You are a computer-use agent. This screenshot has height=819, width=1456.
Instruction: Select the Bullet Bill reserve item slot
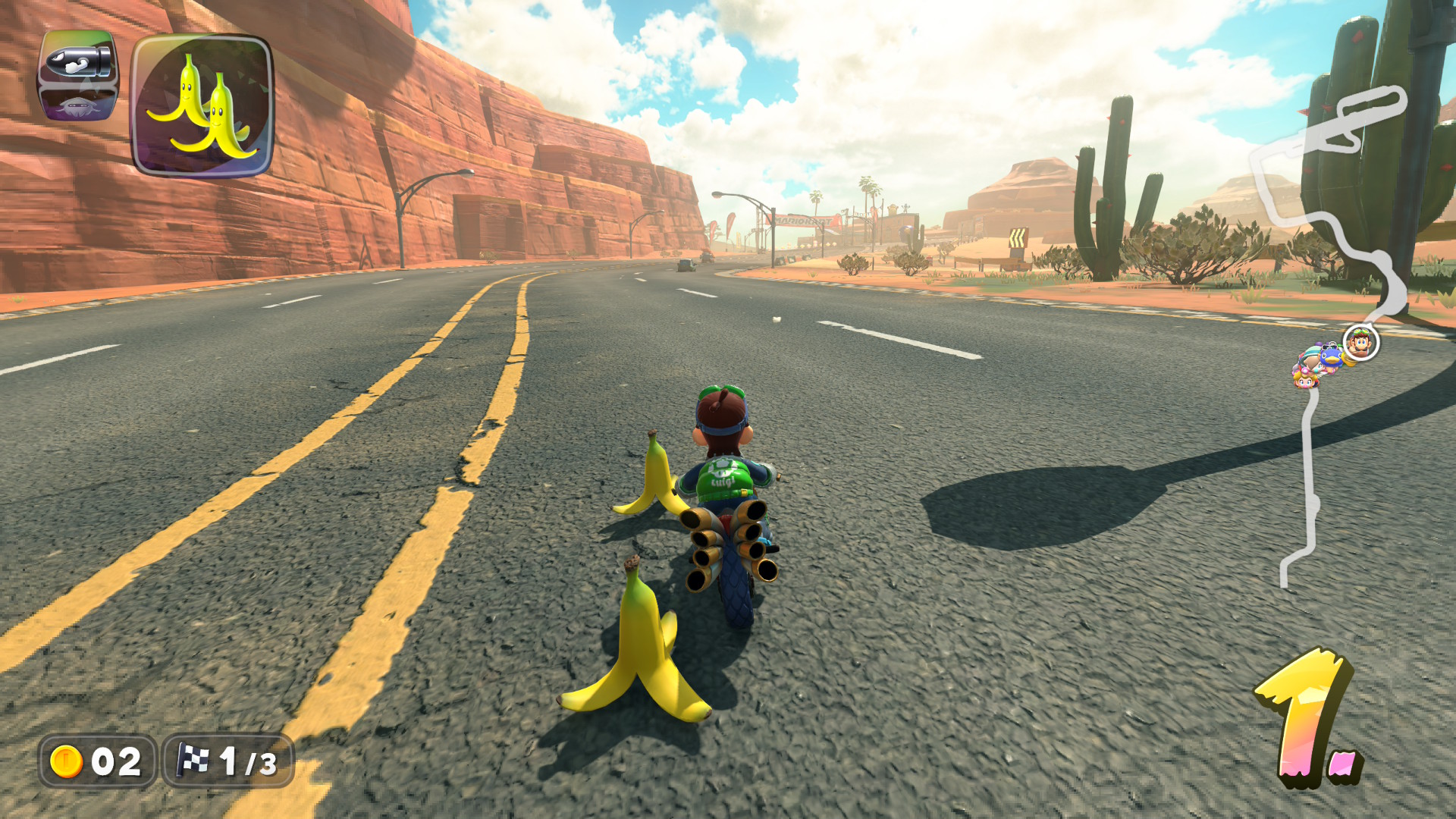coord(78,76)
